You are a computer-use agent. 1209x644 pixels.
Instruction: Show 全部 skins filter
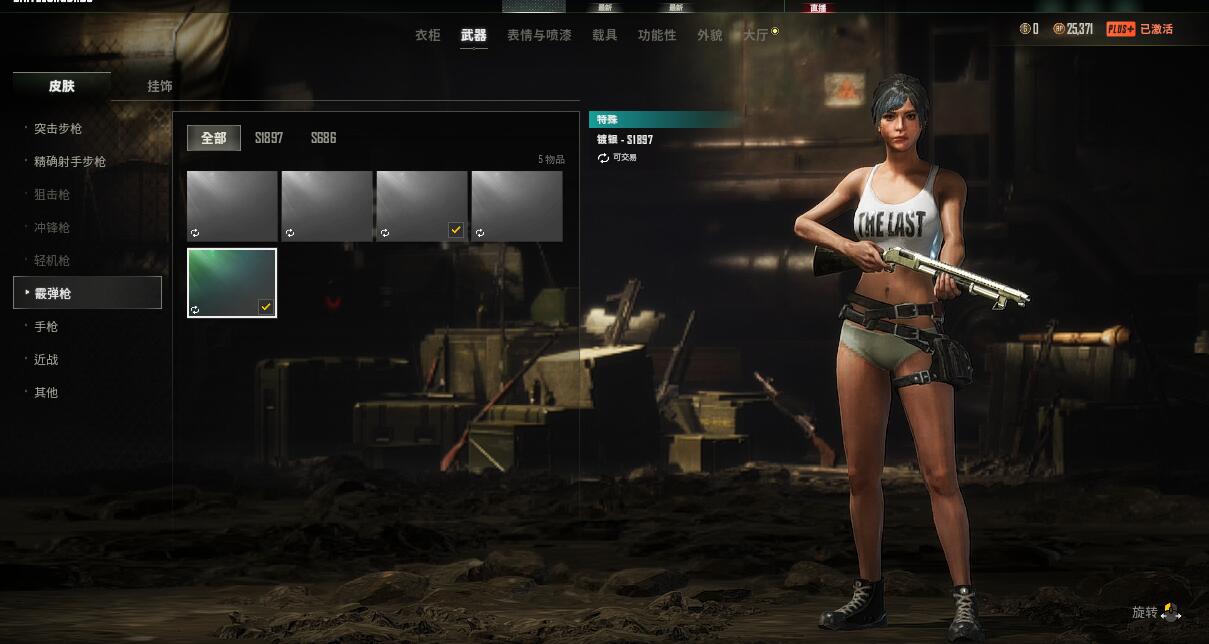214,138
